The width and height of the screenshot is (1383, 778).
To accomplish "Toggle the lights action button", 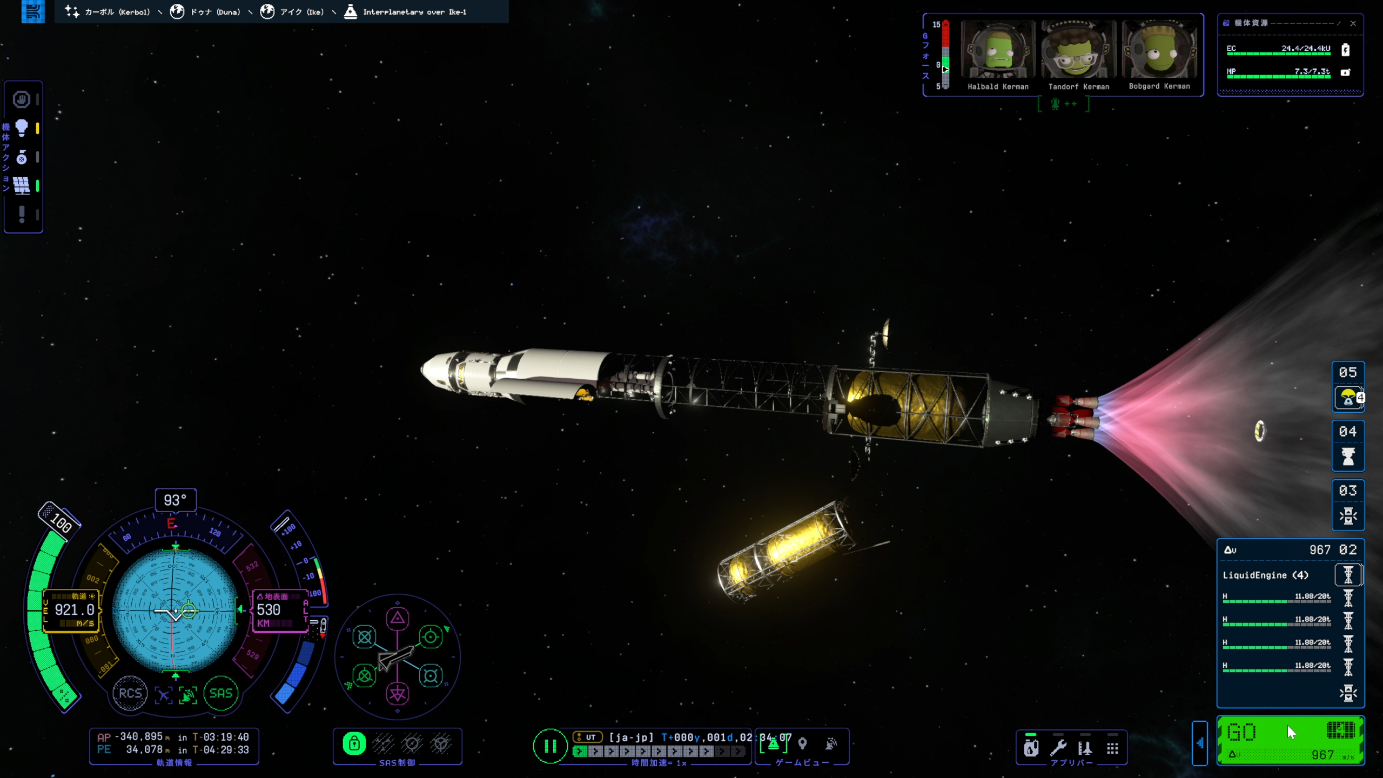I will coord(21,128).
